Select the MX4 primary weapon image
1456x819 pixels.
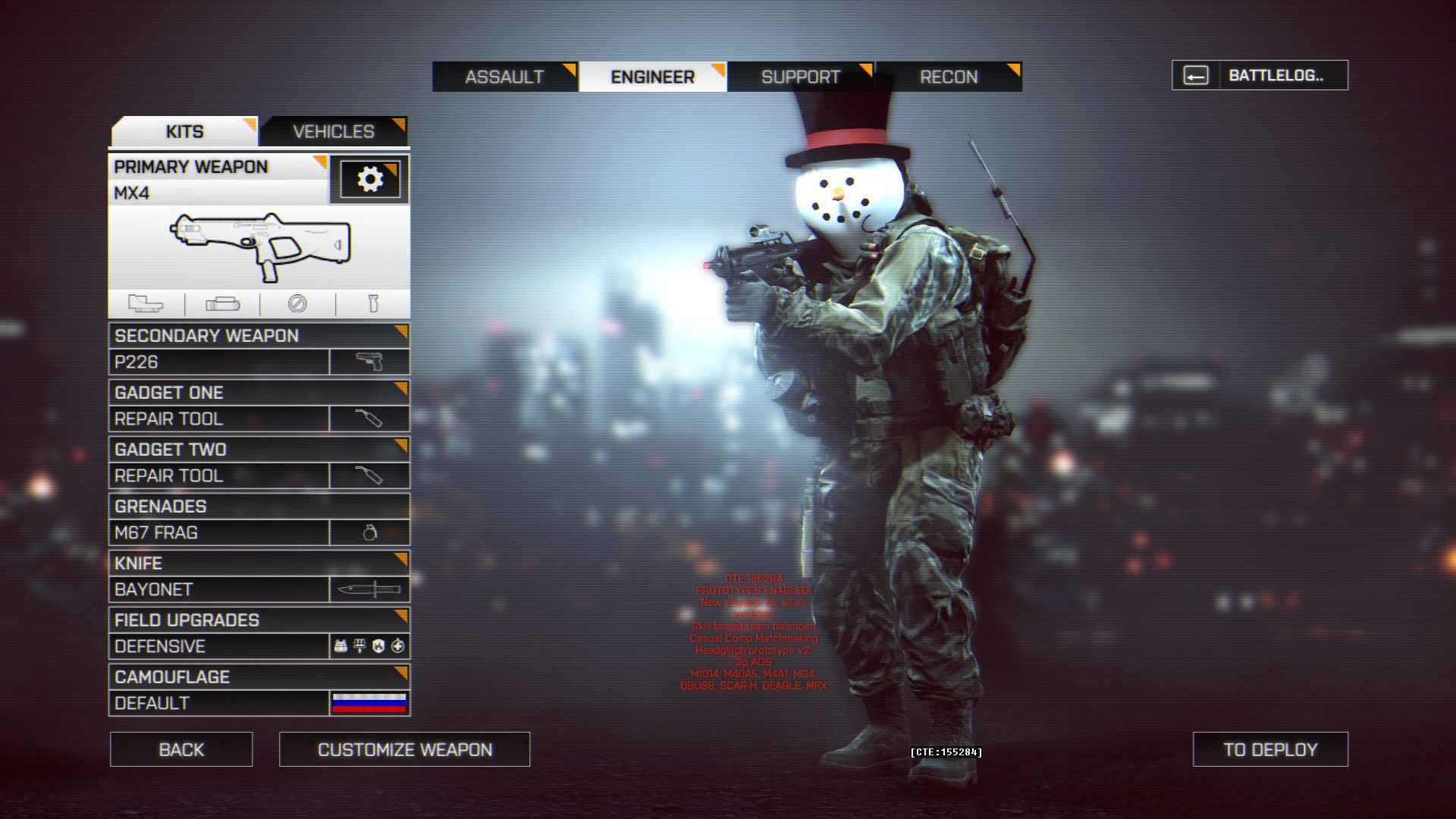259,246
